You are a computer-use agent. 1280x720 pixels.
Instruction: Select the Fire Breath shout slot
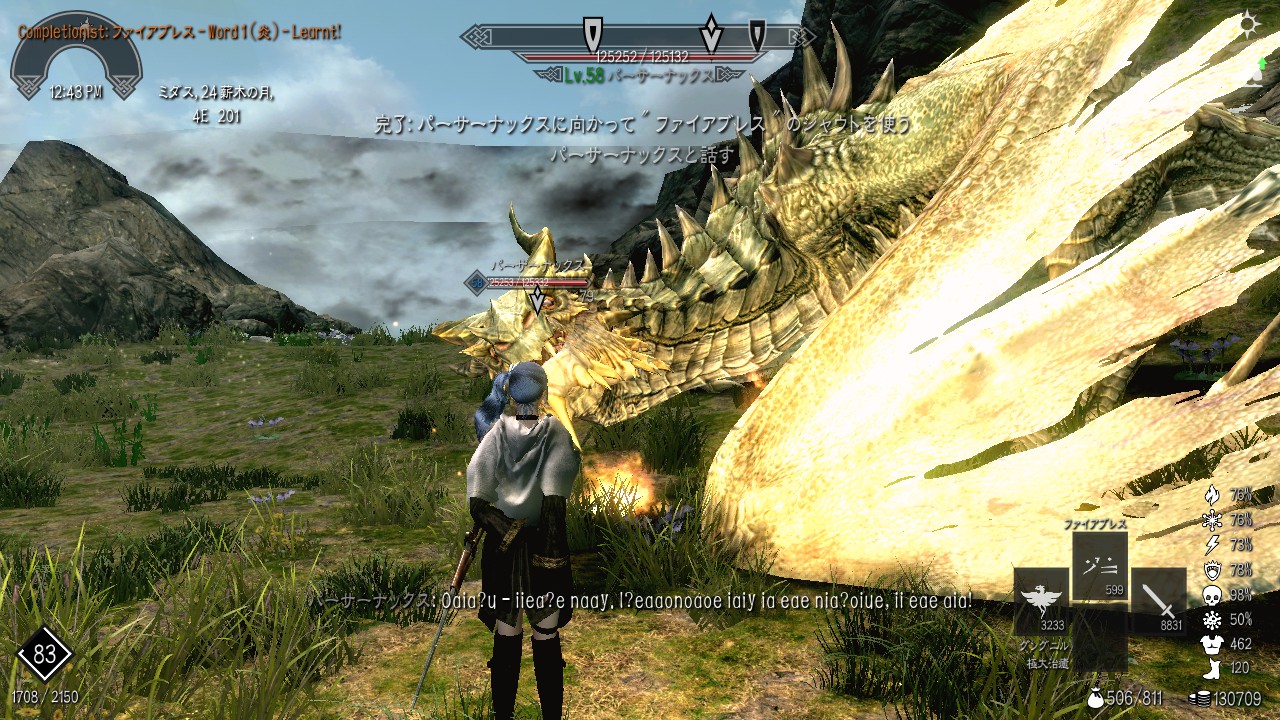[1099, 566]
